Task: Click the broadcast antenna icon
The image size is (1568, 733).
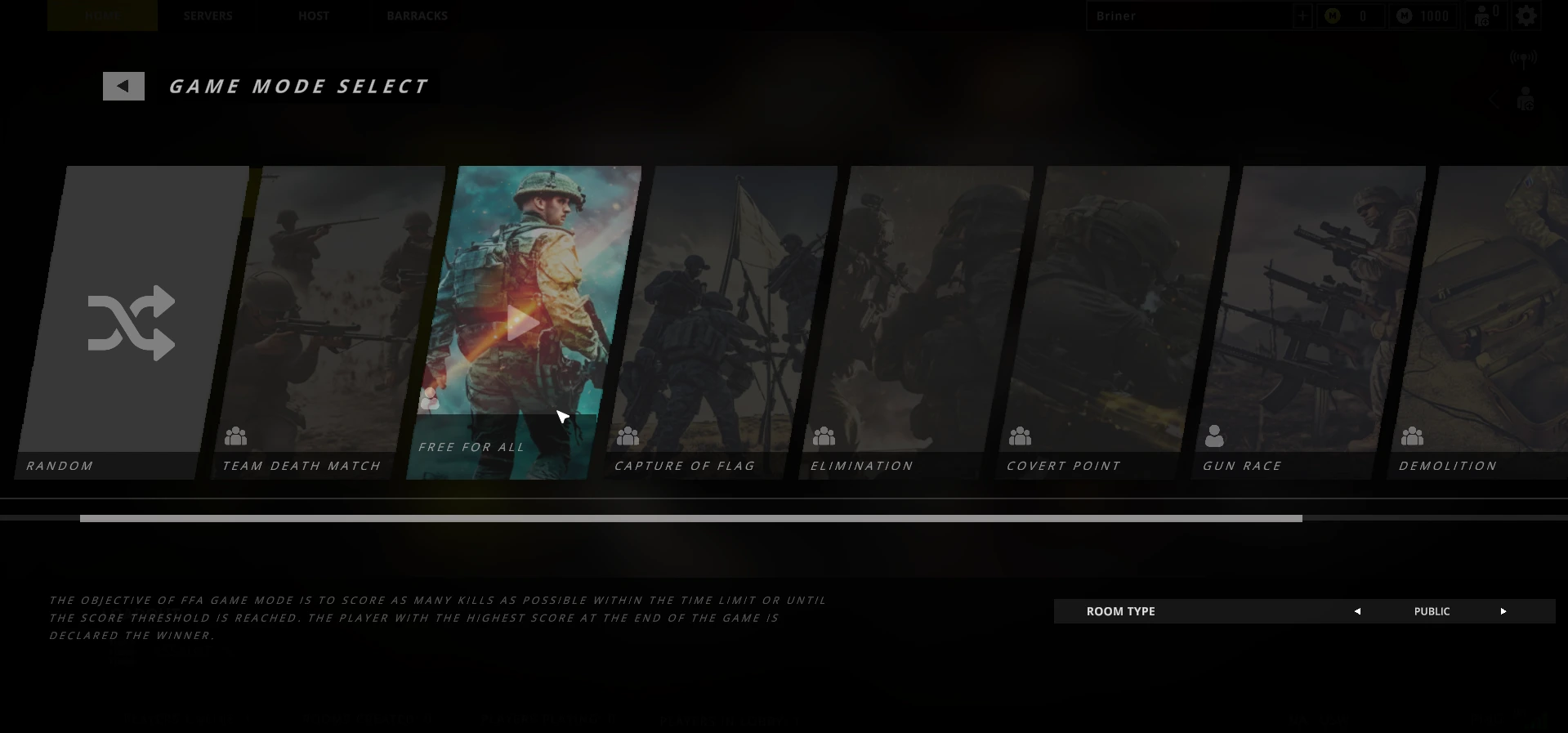Action: [x=1523, y=58]
